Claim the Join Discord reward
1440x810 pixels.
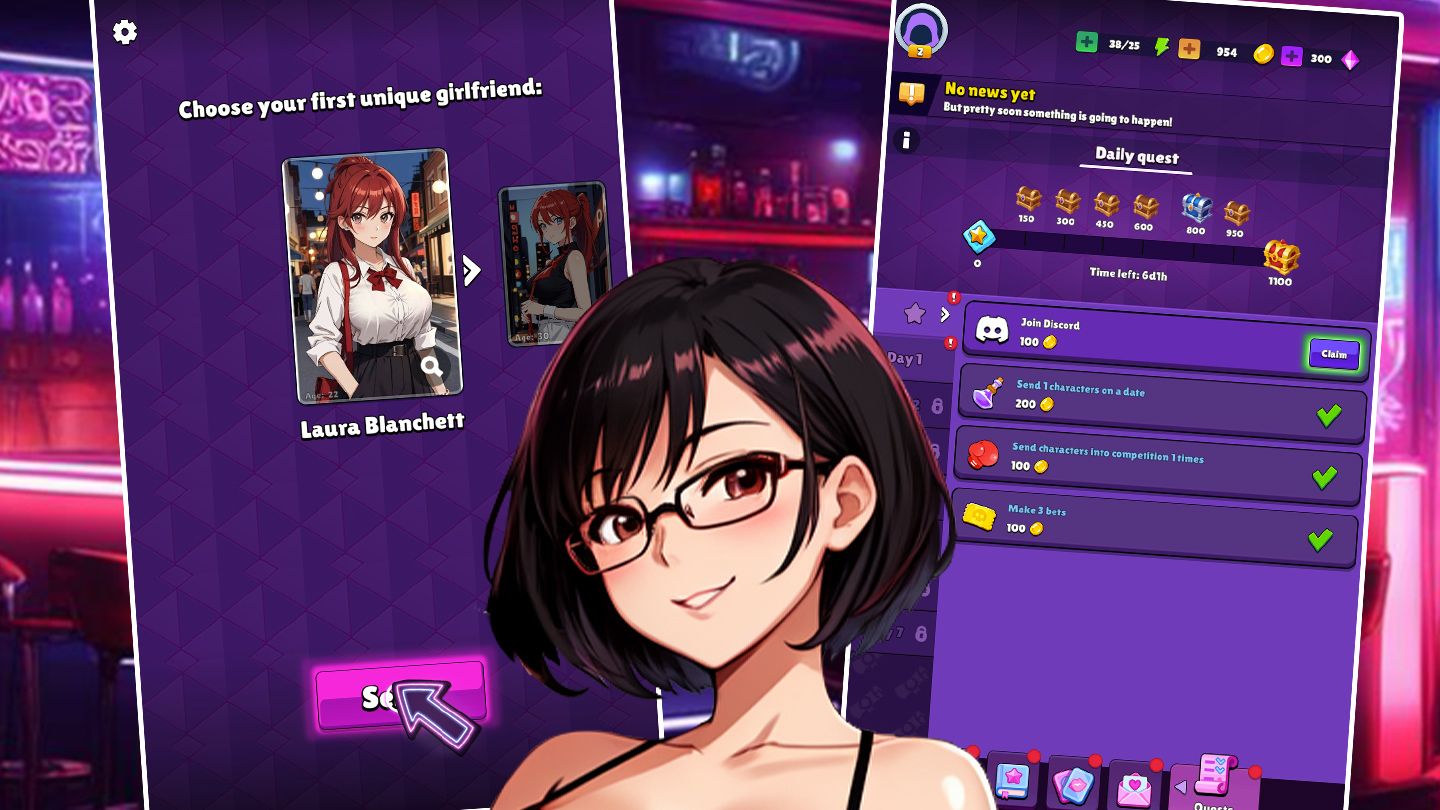(1333, 353)
